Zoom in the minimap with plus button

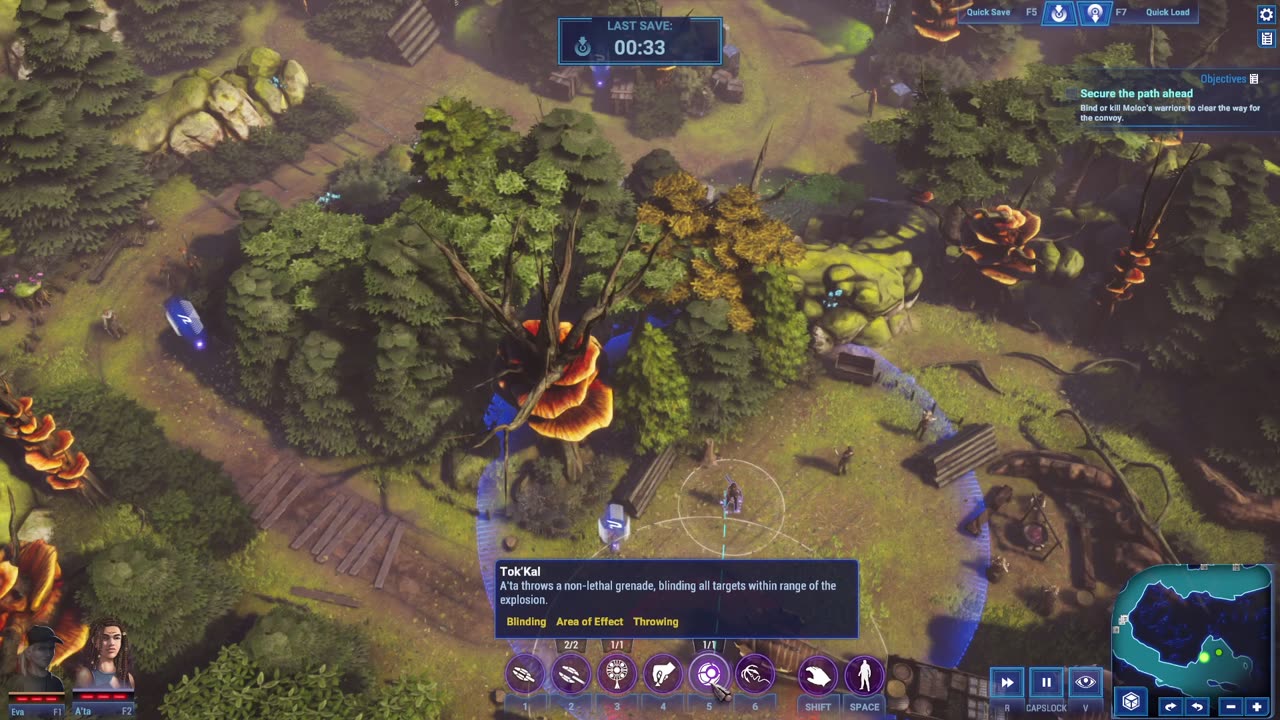click(1257, 707)
